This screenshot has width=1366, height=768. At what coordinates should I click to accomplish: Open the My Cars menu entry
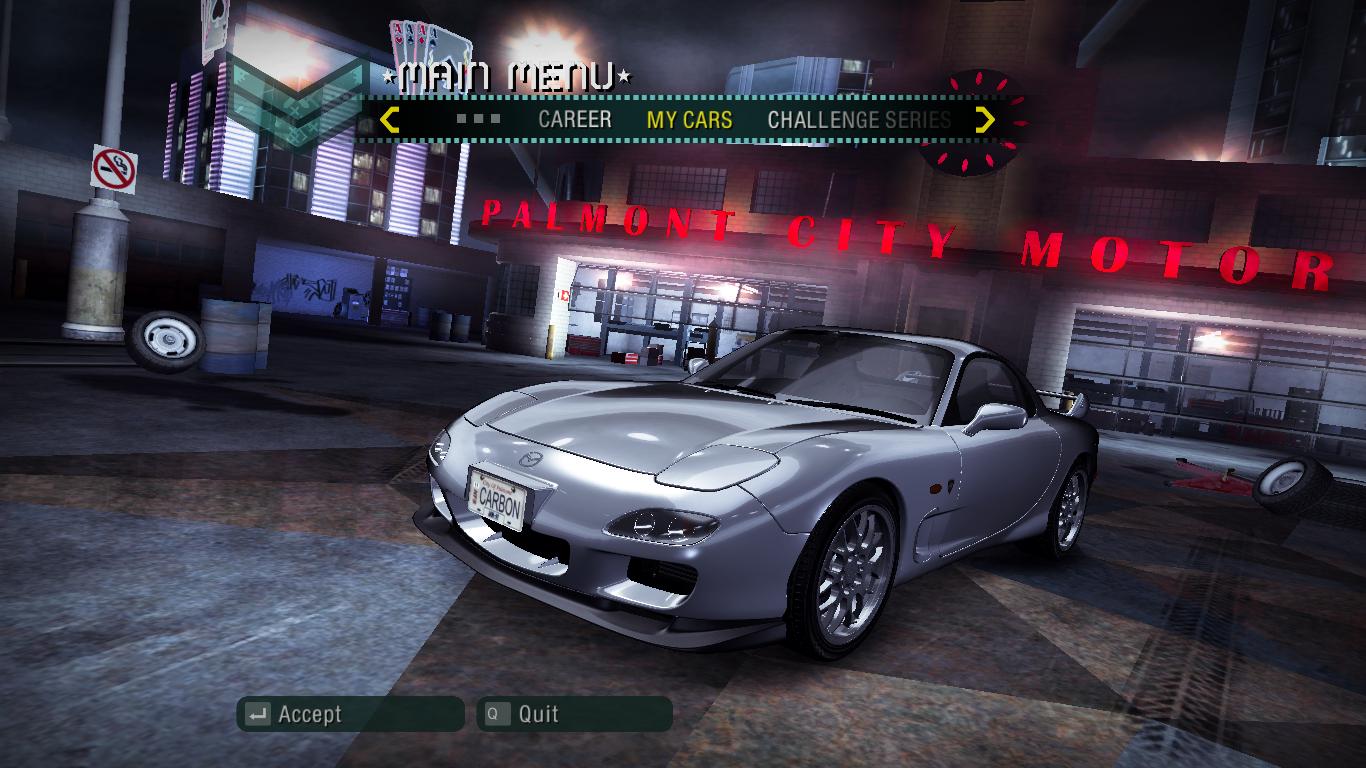click(x=689, y=120)
